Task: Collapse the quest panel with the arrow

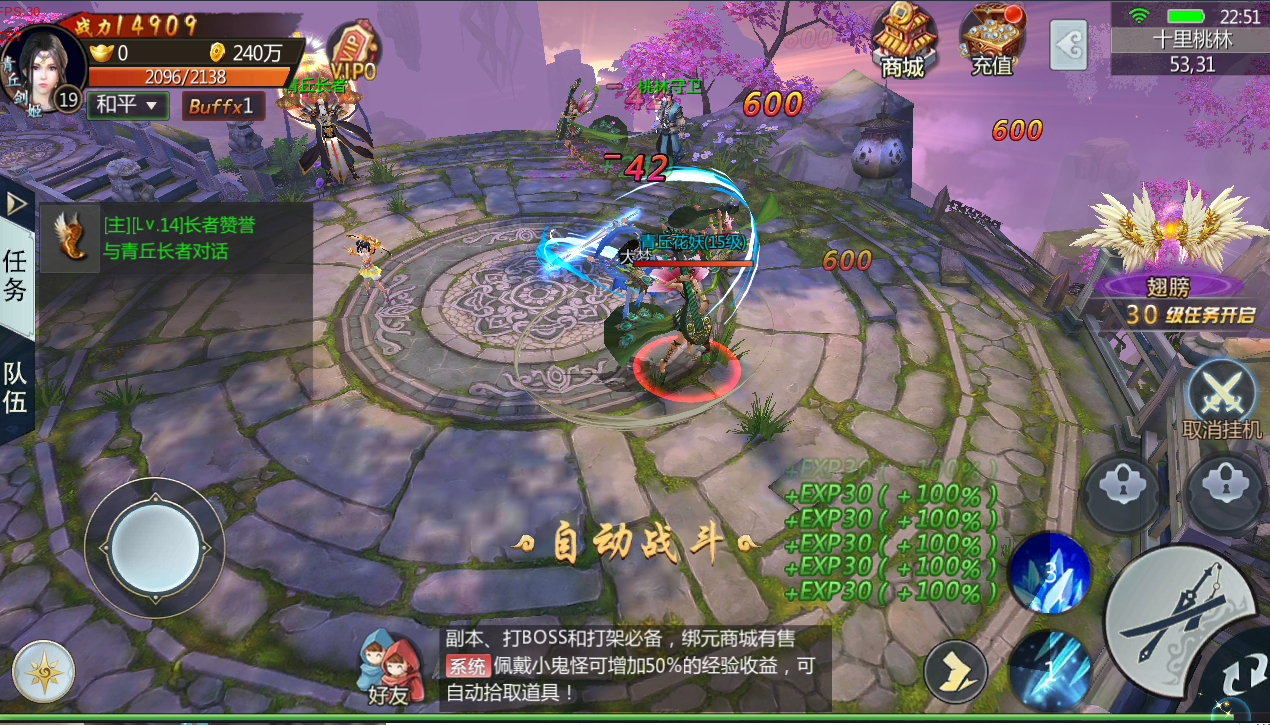Action: click(x=16, y=204)
